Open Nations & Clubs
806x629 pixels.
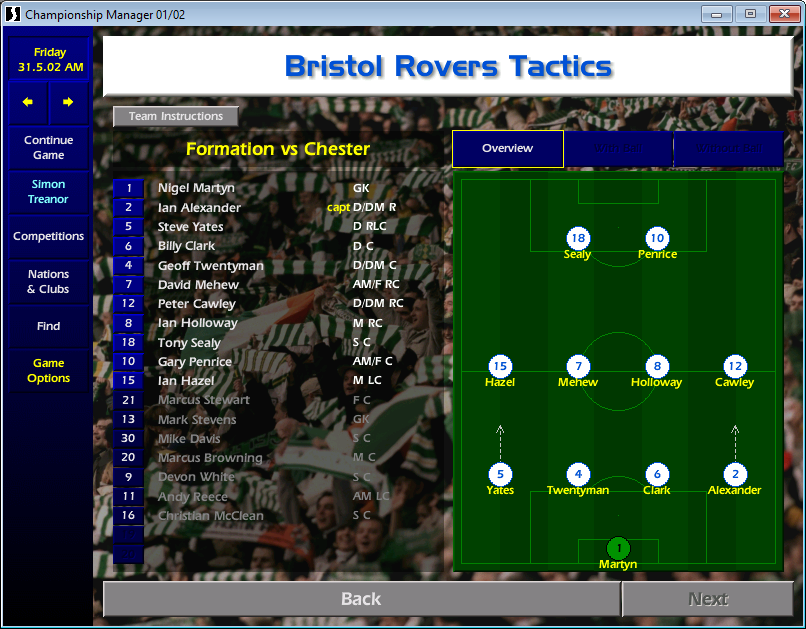(x=49, y=282)
